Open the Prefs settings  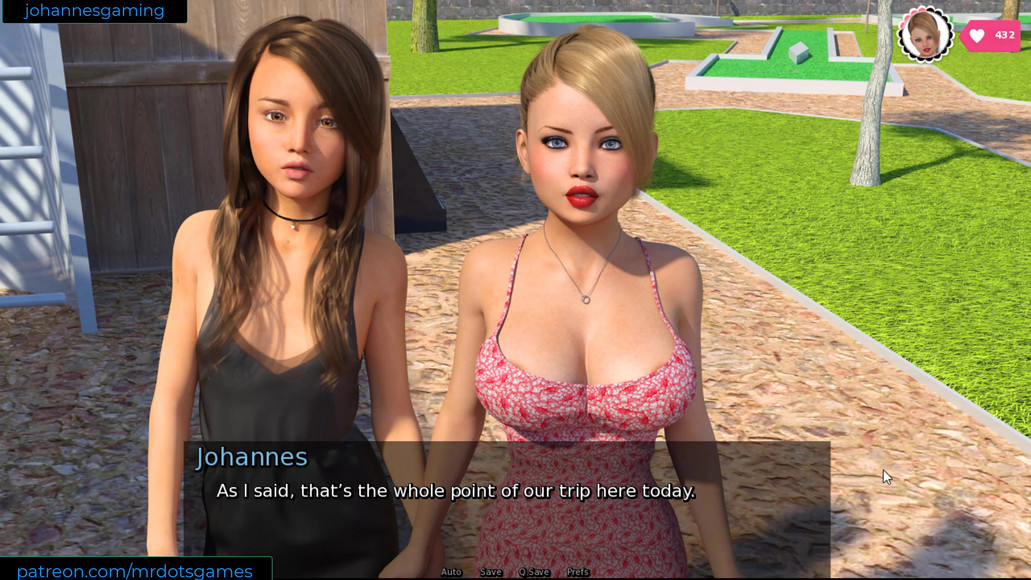point(578,572)
